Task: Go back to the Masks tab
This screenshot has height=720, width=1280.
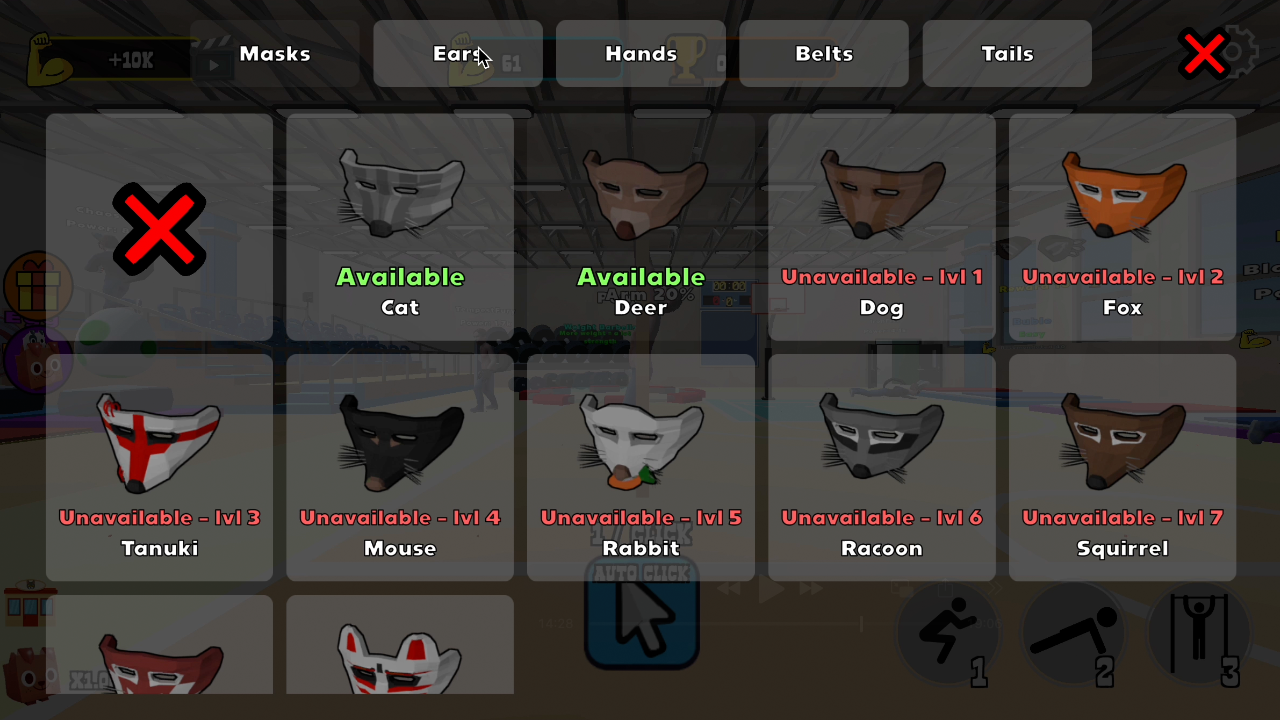Action: click(x=274, y=53)
